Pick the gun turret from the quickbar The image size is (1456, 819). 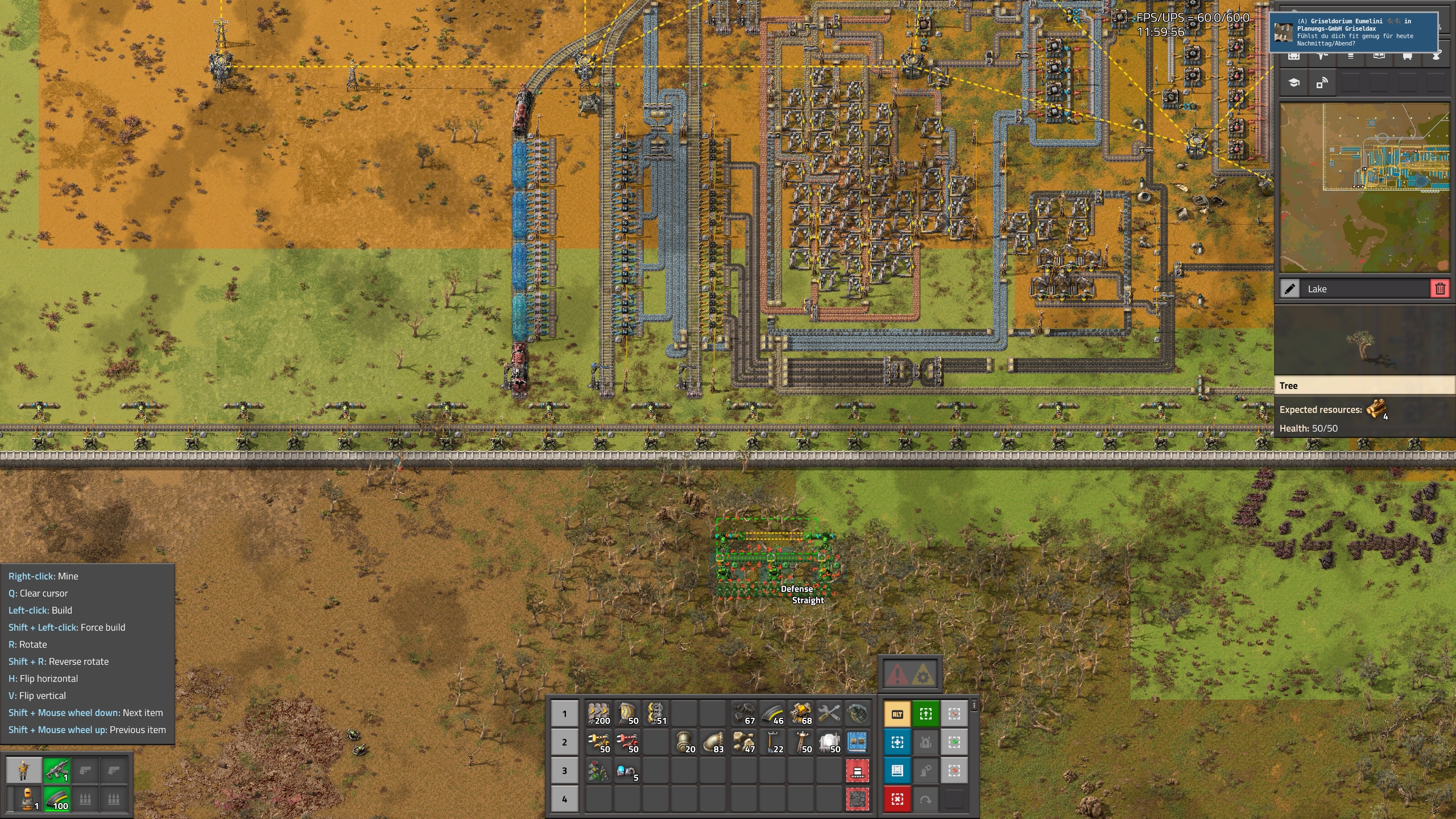point(800,713)
